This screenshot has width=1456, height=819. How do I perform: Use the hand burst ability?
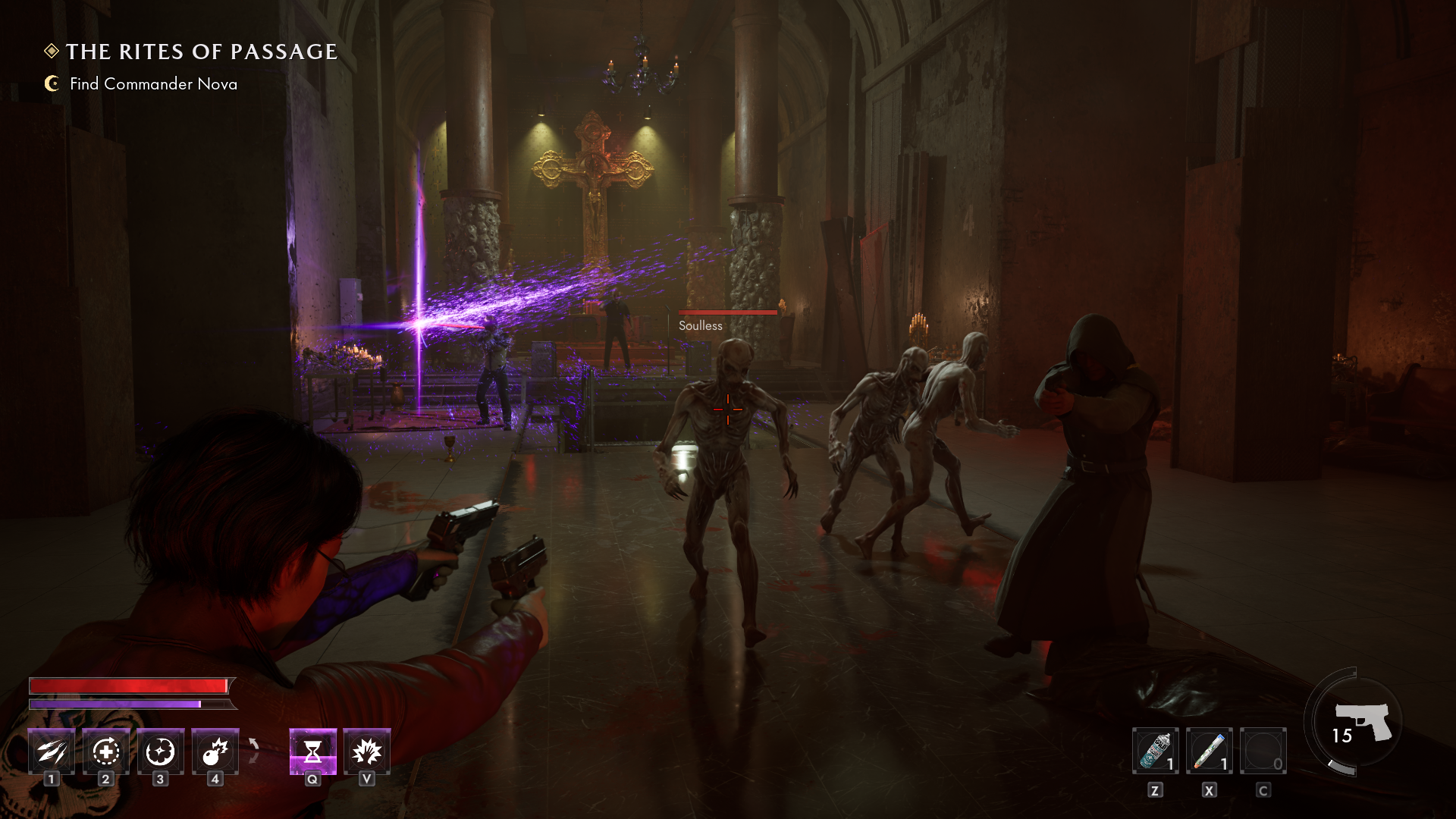pos(367,752)
